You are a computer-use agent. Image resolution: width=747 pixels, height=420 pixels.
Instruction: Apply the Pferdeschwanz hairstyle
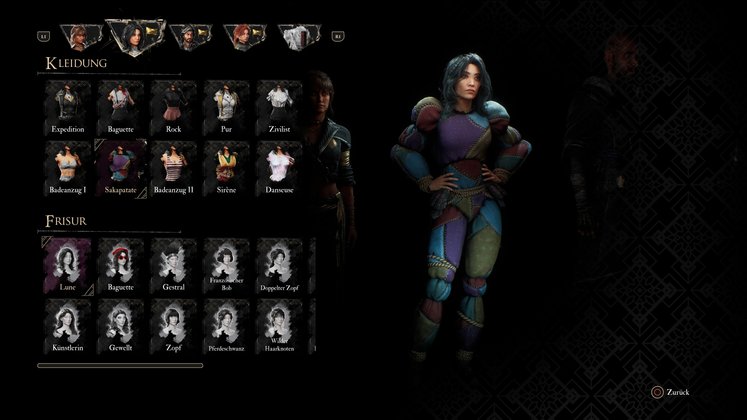tap(226, 326)
